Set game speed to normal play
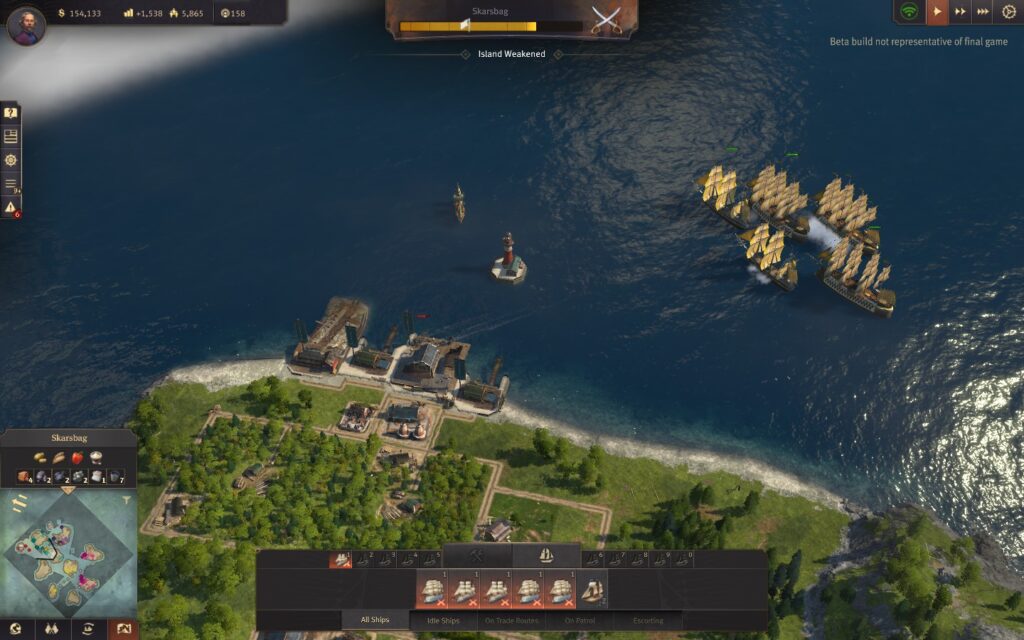 point(938,12)
